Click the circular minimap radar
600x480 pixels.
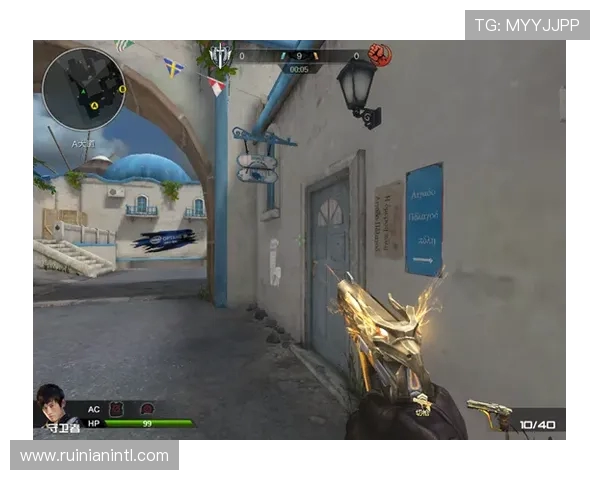click(x=84, y=83)
